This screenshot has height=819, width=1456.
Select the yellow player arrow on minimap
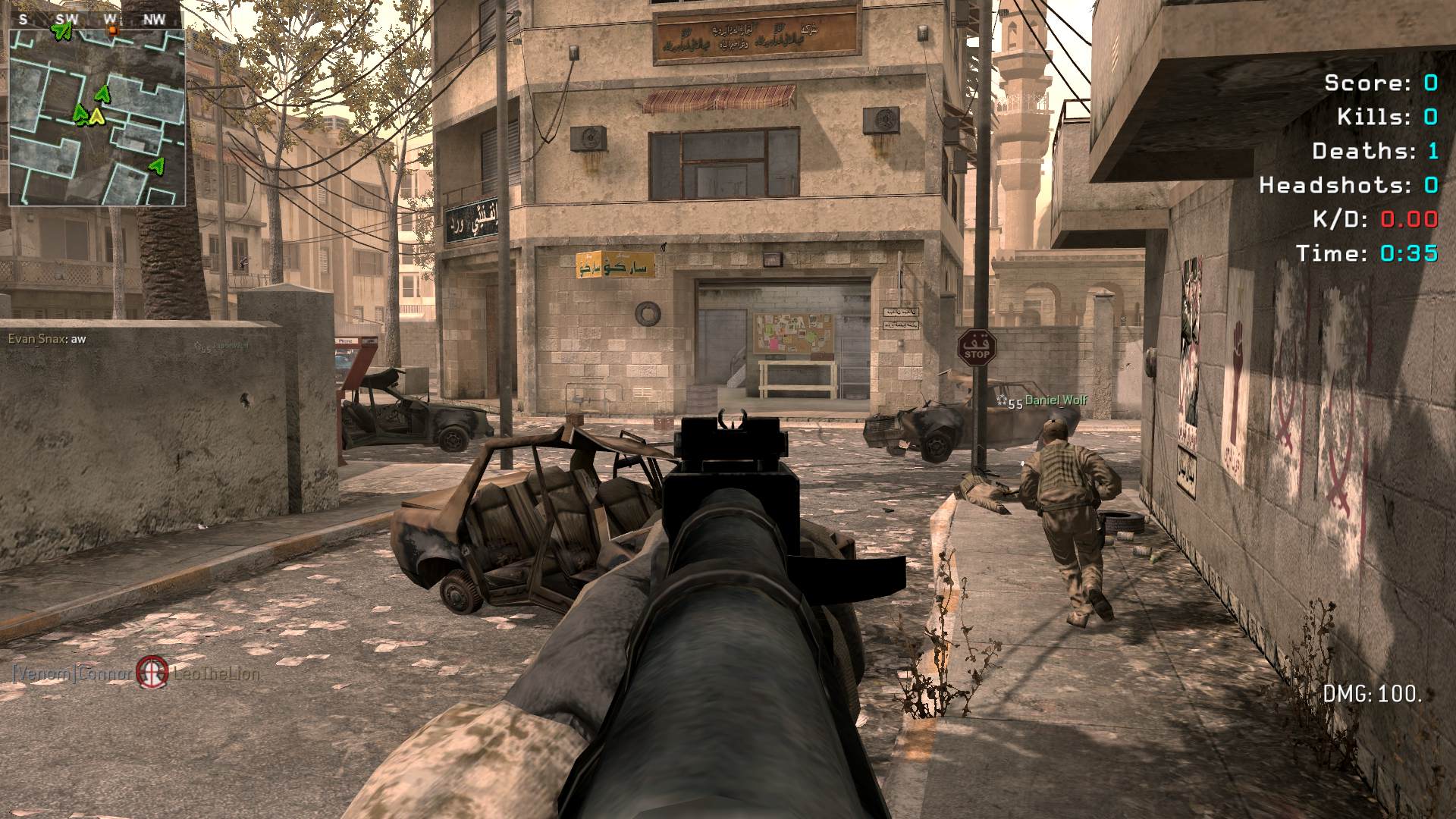pos(96,117)
